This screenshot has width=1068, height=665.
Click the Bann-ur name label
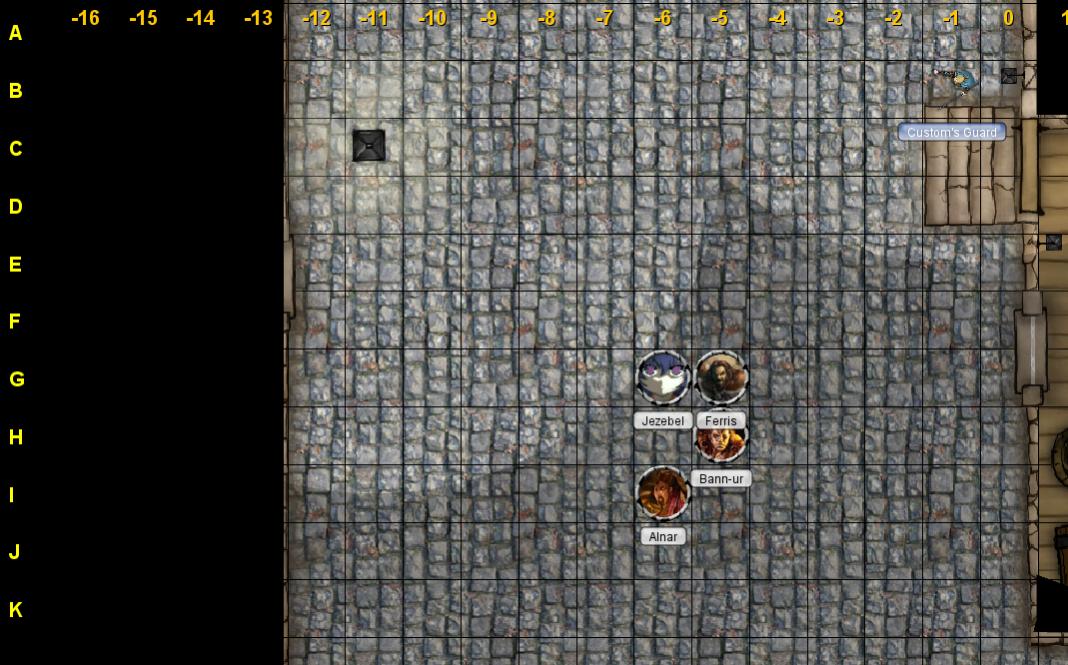(x=721, y=479)
